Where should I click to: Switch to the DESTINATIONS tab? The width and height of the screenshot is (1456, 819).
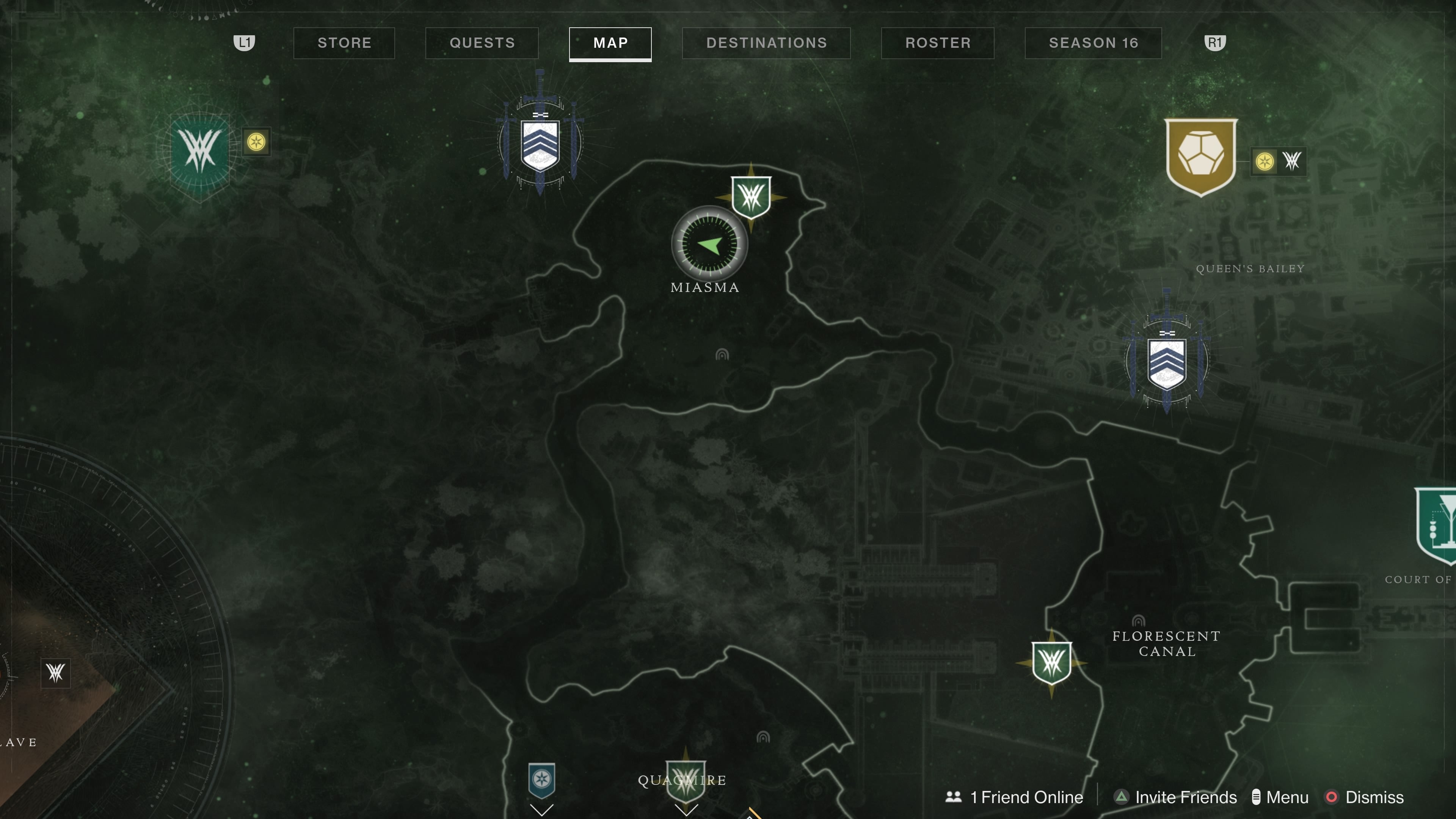pos(766,42)
